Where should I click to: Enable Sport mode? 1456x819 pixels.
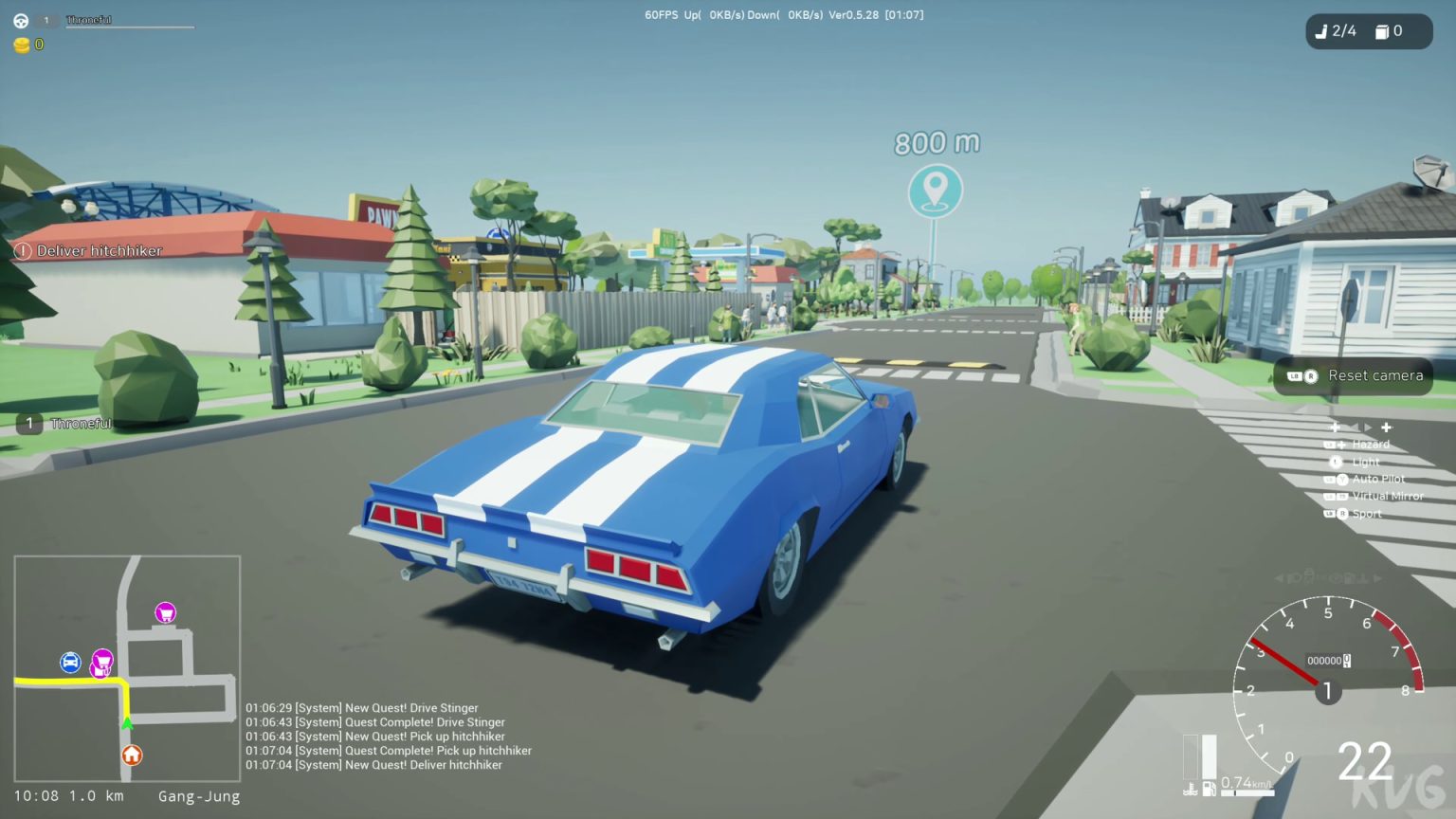(x=1341, y=513)
